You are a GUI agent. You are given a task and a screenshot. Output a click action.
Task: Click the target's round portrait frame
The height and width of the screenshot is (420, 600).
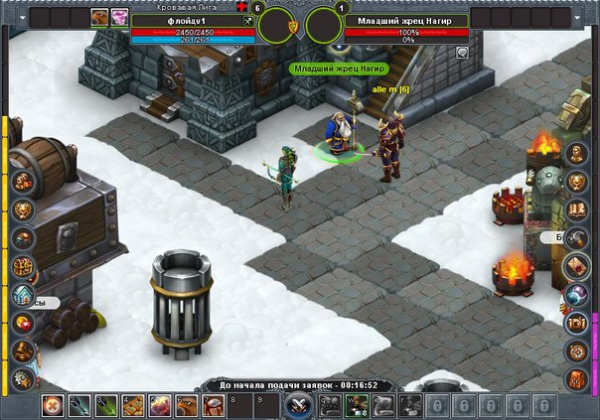tap(323, 25)
